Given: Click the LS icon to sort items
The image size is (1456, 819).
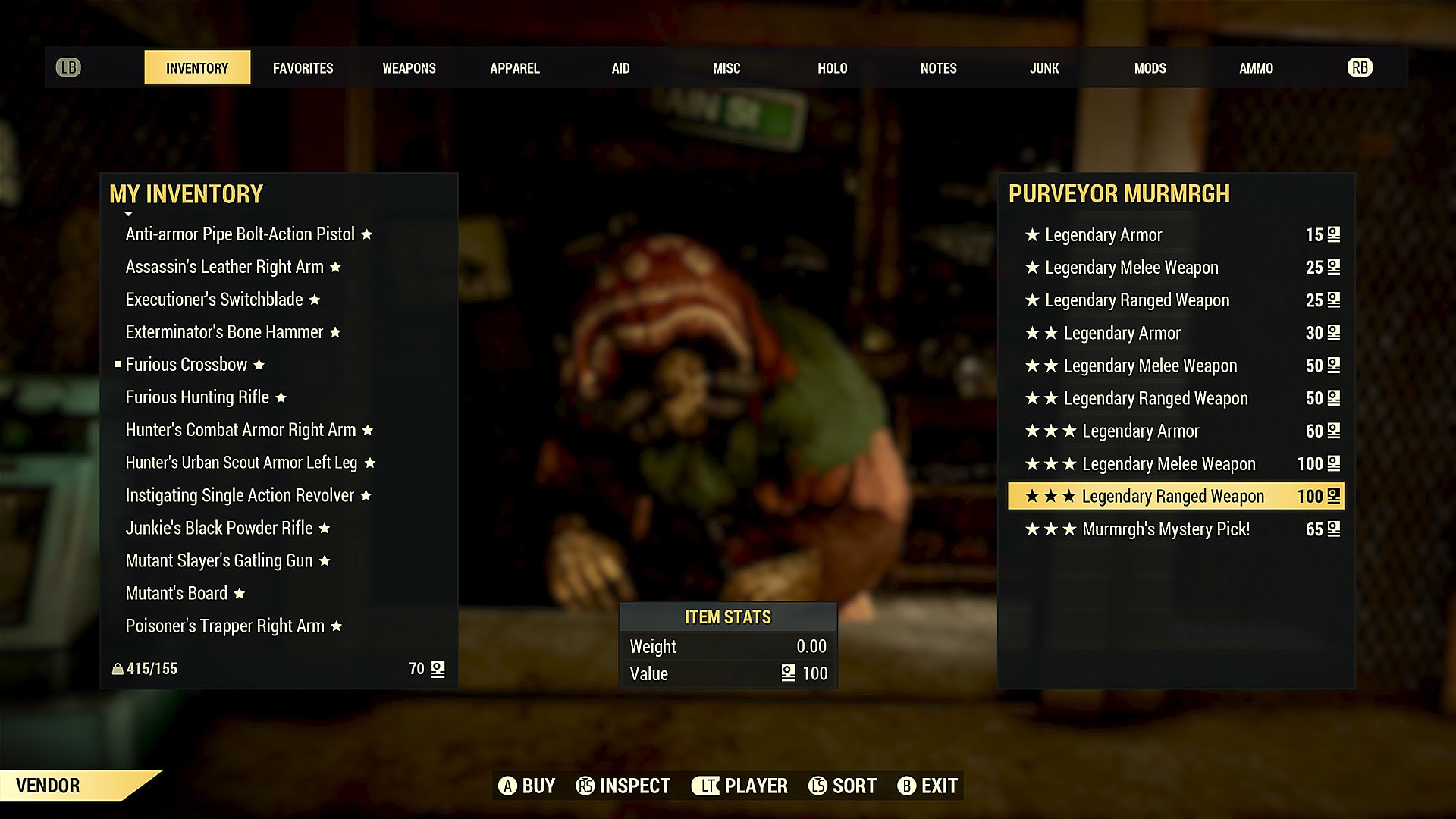Looking at the screenshot, I should (x=819, y=786).
